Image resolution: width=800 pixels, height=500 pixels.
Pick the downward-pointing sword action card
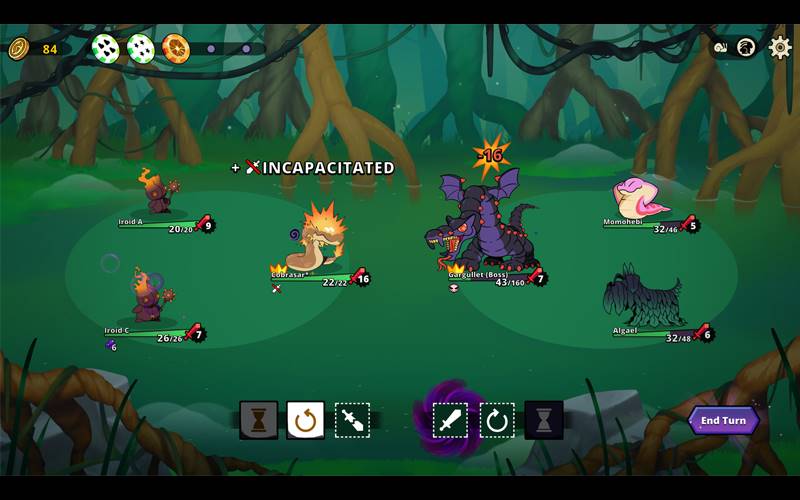pyautogui.click(x=352, y=420)
